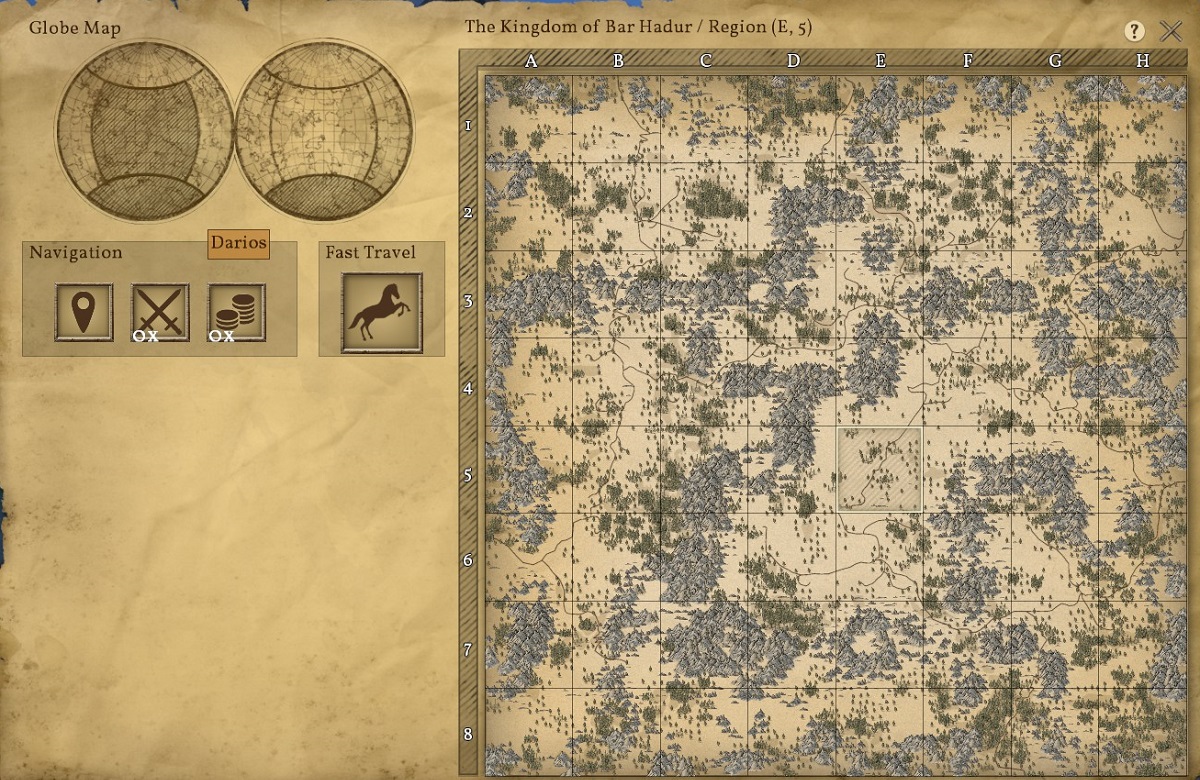
Task: Open the question mark help button
Action: (x=1134, y=31)
